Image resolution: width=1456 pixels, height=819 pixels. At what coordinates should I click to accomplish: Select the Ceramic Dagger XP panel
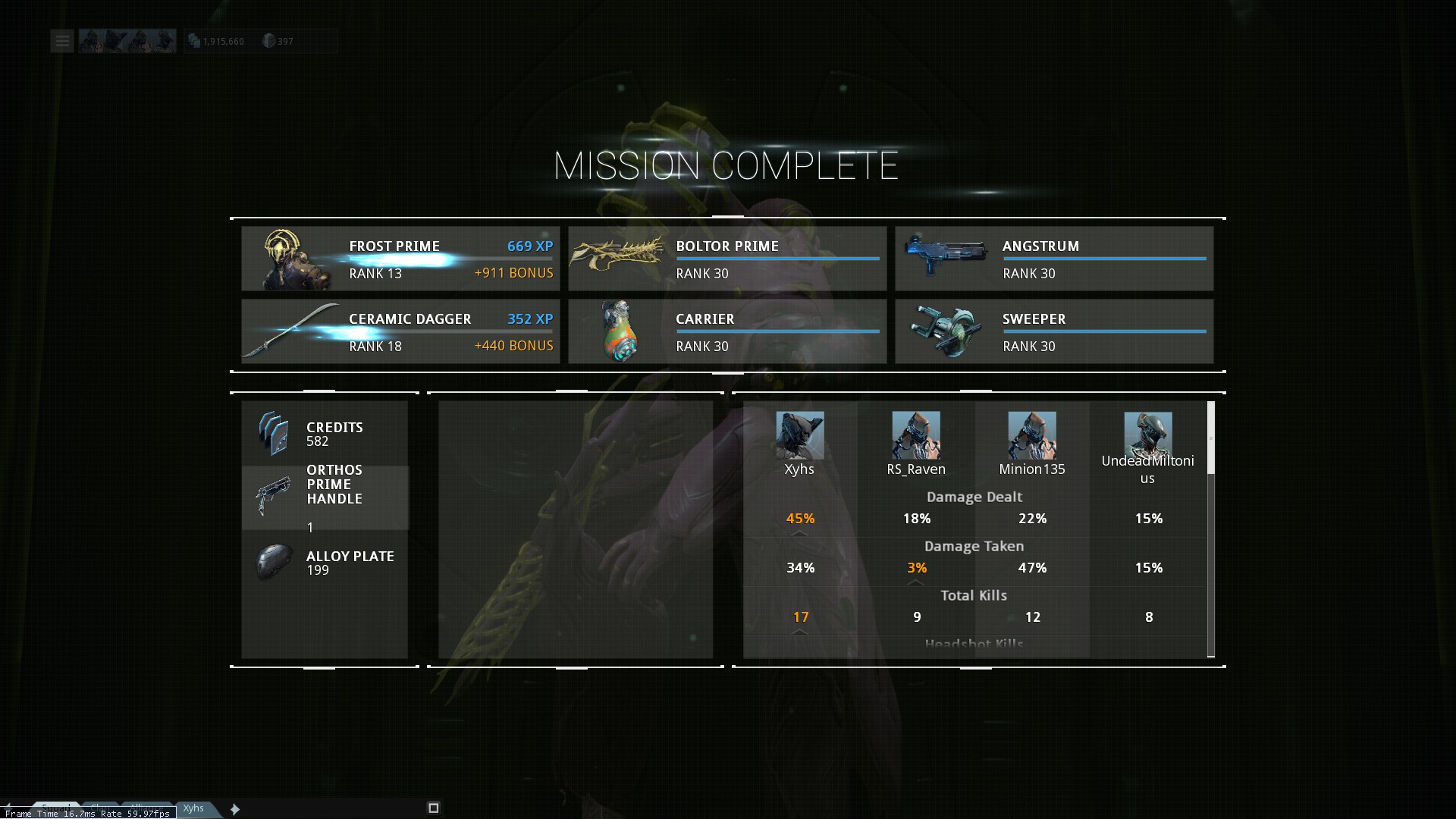[400, 331]
